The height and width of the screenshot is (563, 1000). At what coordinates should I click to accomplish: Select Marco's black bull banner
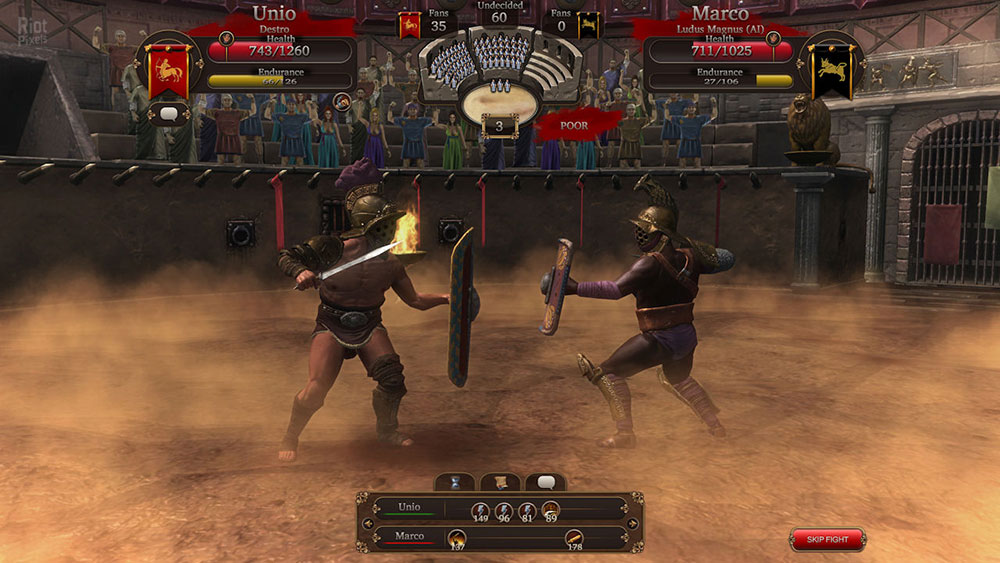830,69
